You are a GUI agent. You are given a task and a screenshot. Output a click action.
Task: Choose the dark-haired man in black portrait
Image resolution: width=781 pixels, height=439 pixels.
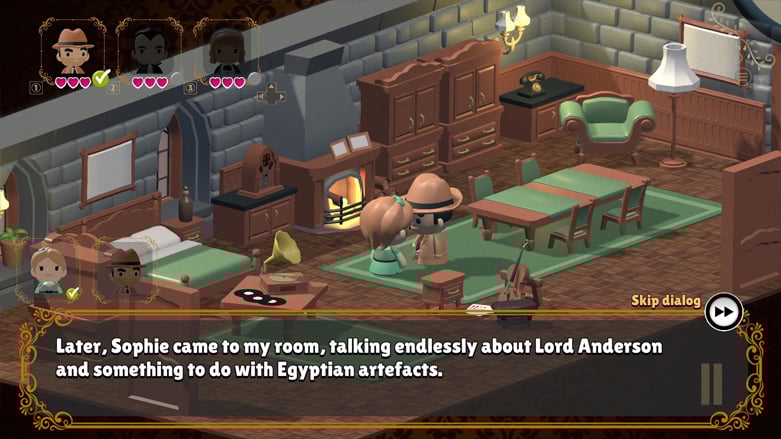149,47
